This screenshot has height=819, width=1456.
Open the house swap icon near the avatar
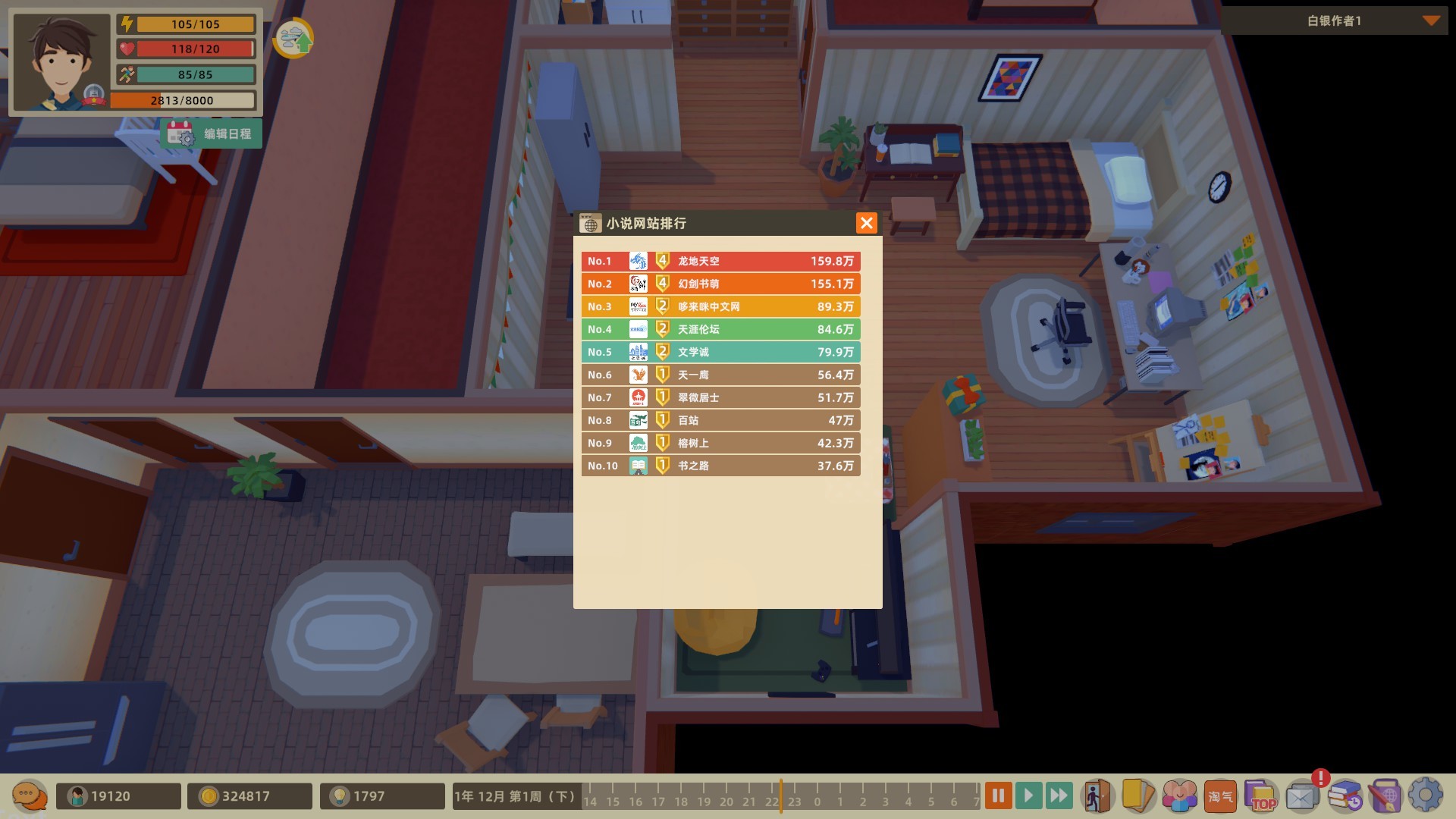[295, 37]
